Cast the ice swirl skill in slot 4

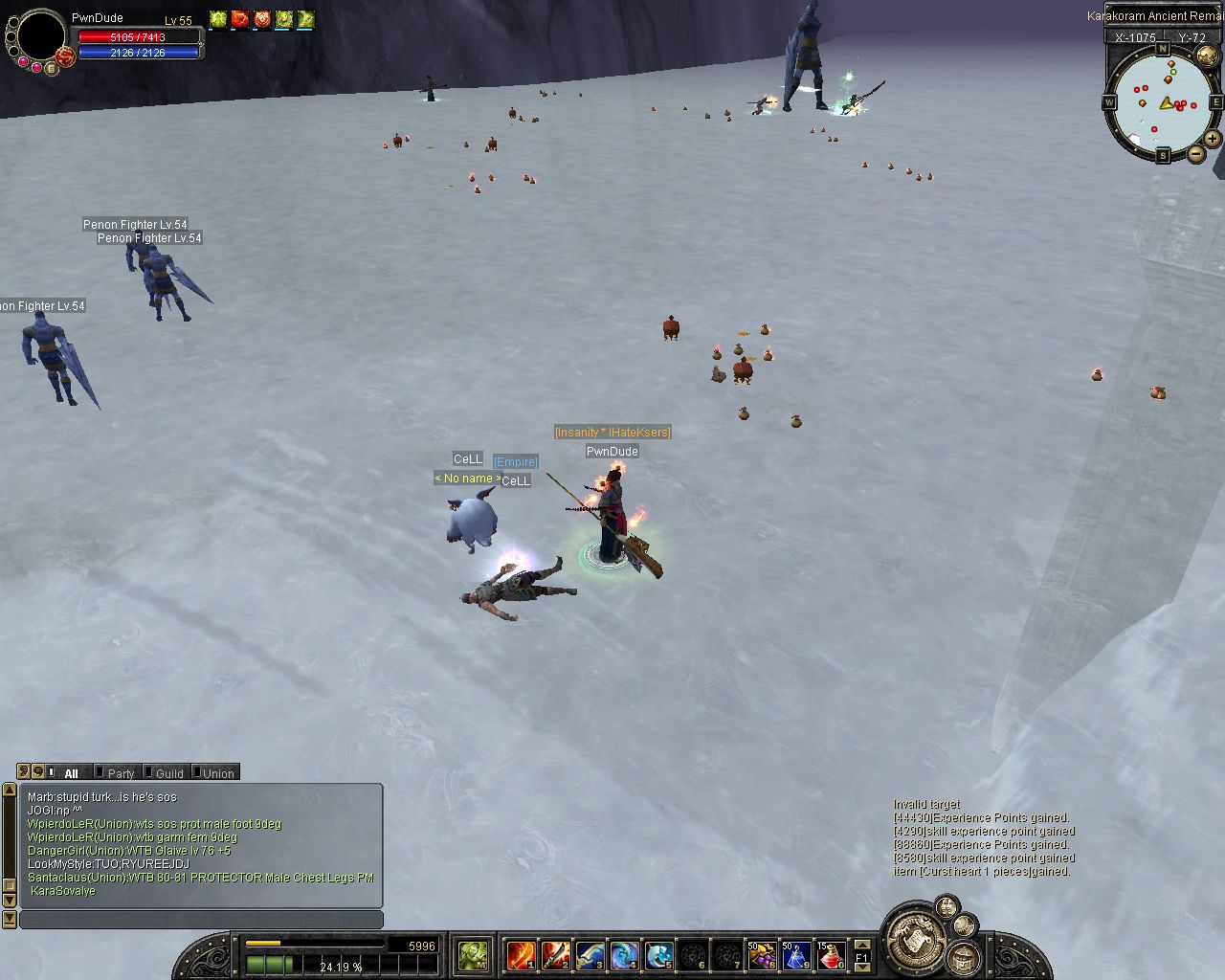[624, 955]
